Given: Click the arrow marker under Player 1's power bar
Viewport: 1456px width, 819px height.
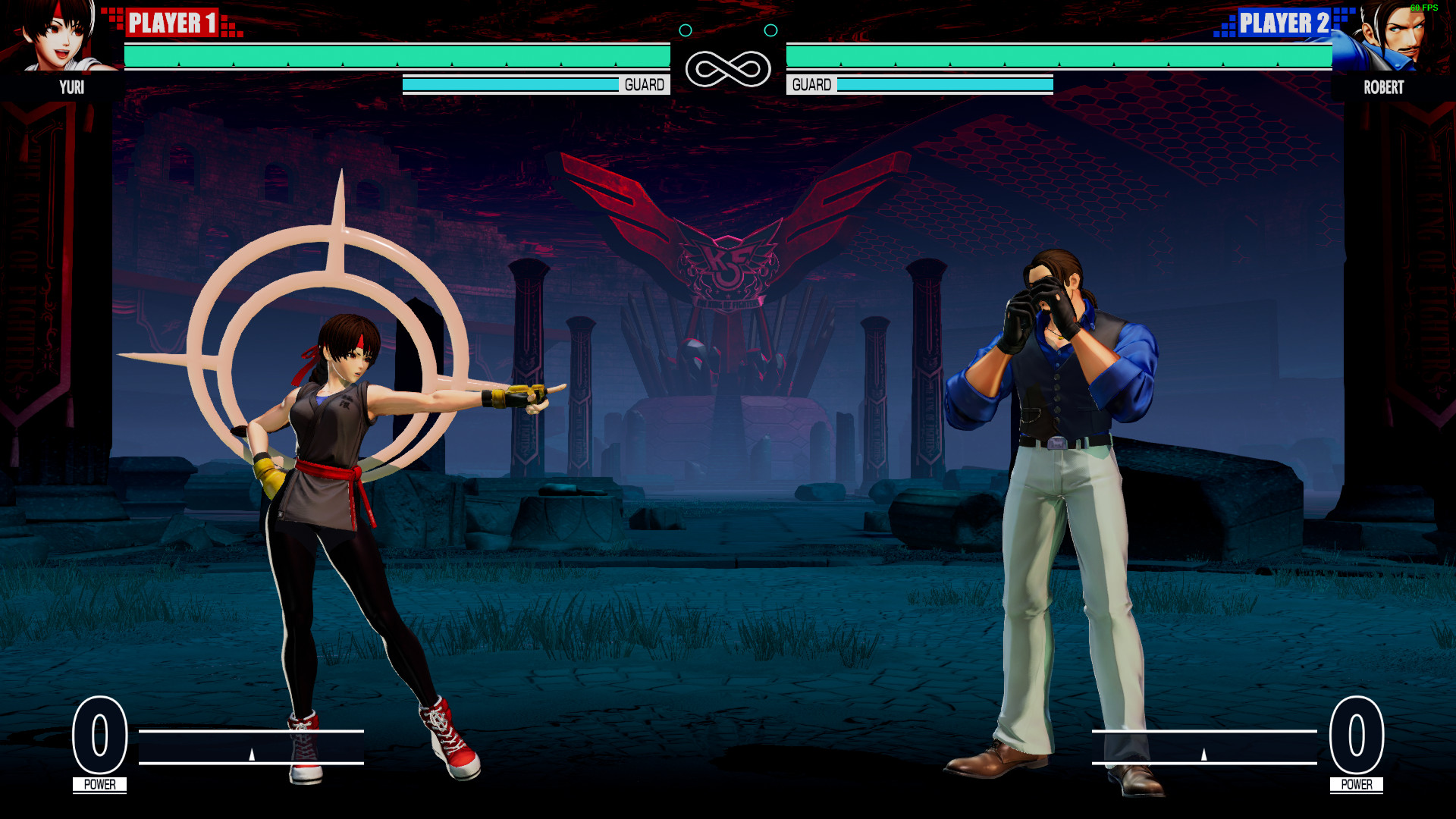Looking at the screenshot, I should click(x=250, y=756).
